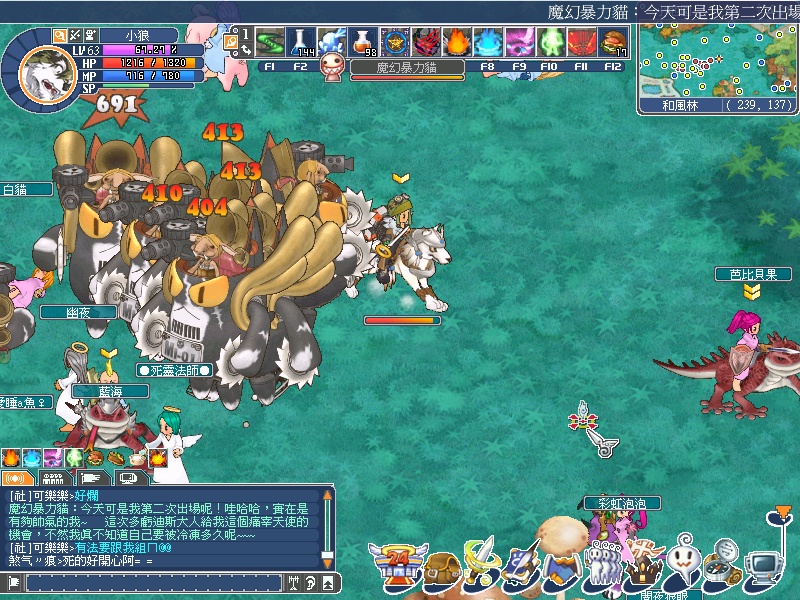Switch to the monitor icon chat tab
800x600 pixels.
click(x=128, y=478)
